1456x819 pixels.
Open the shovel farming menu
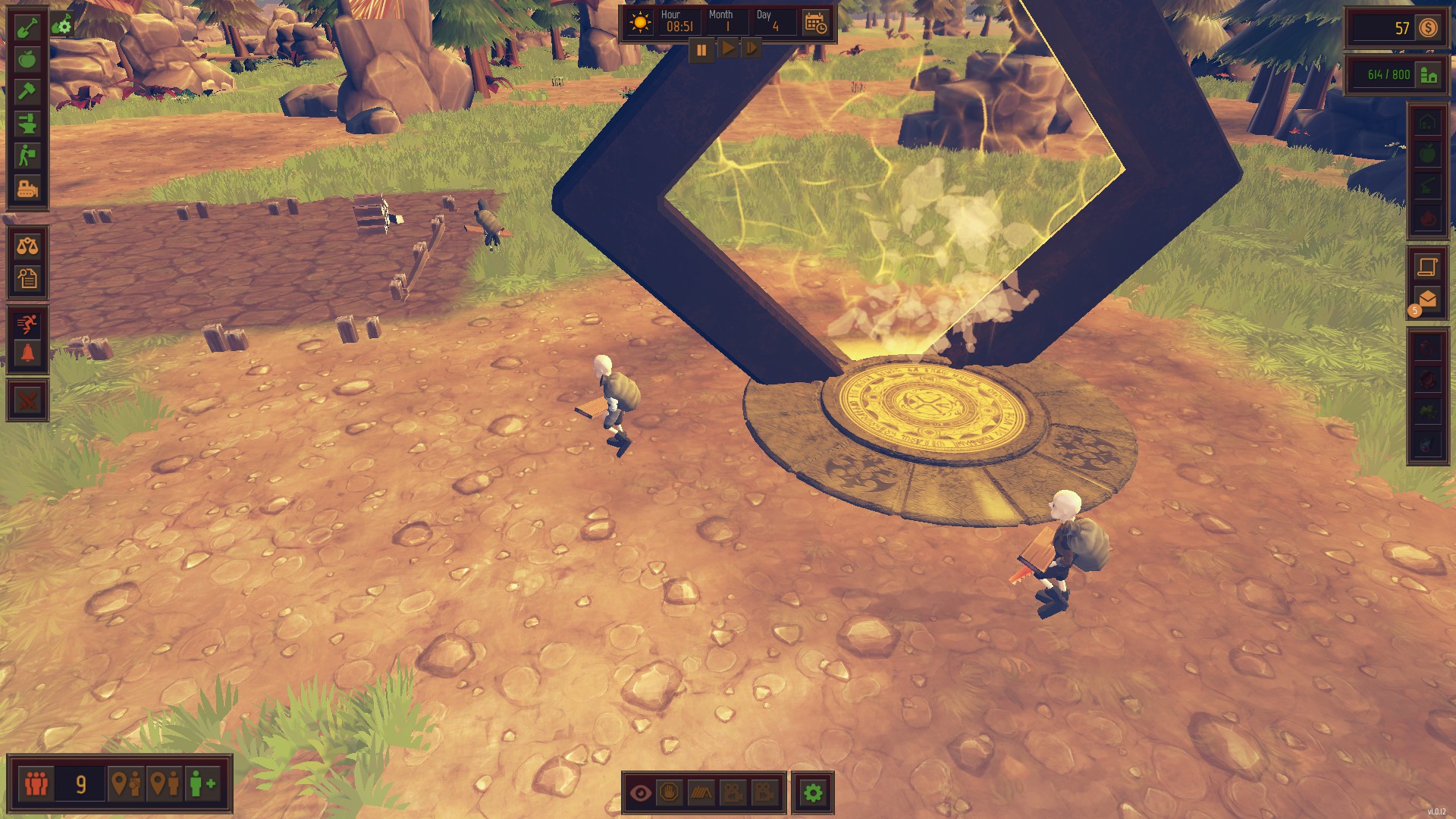tap(27, 28)
